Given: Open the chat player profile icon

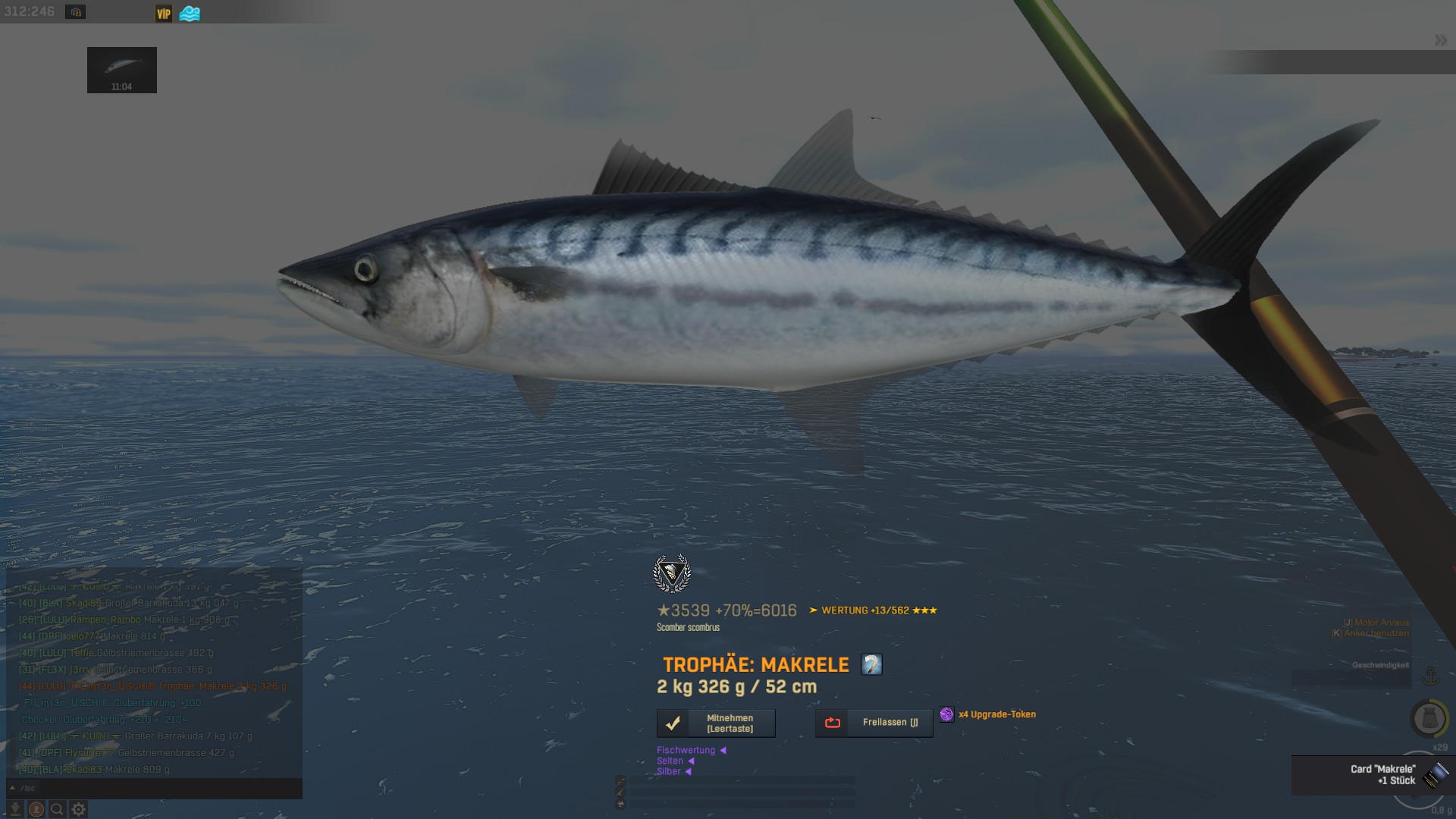Looking at the screenshot, I should tap(36, 809).
